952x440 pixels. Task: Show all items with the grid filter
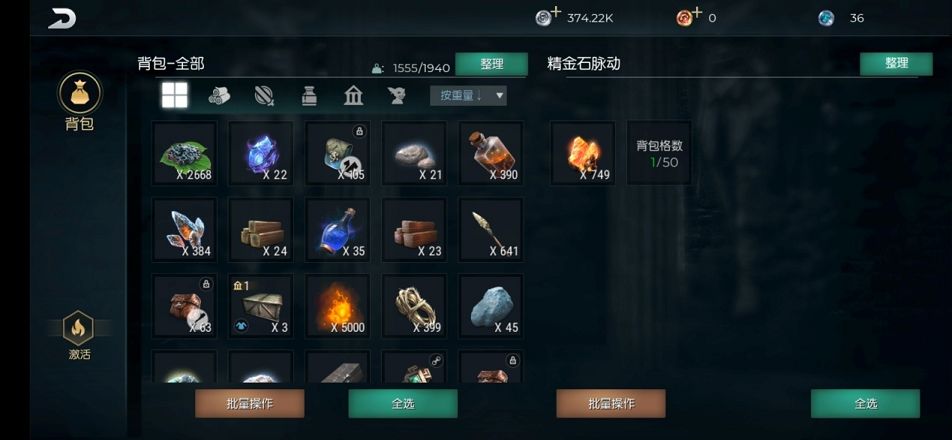175,95
